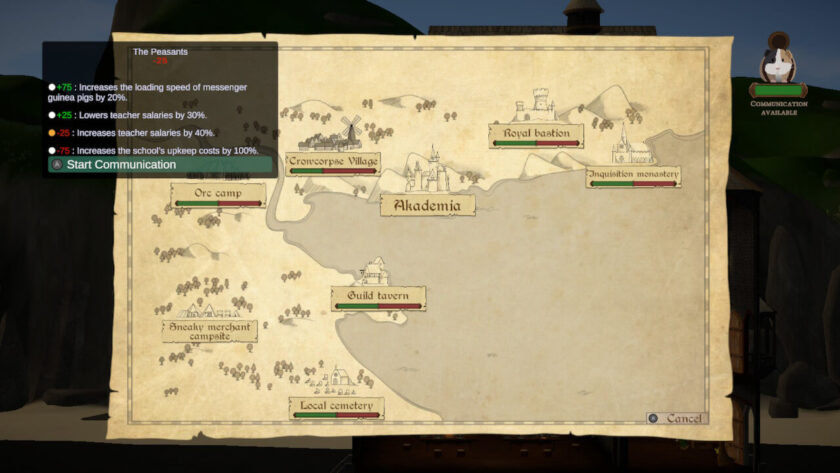Choose the Guild tavern location
The width and height of the screenshot is (840, 473).
click(378, 297)
